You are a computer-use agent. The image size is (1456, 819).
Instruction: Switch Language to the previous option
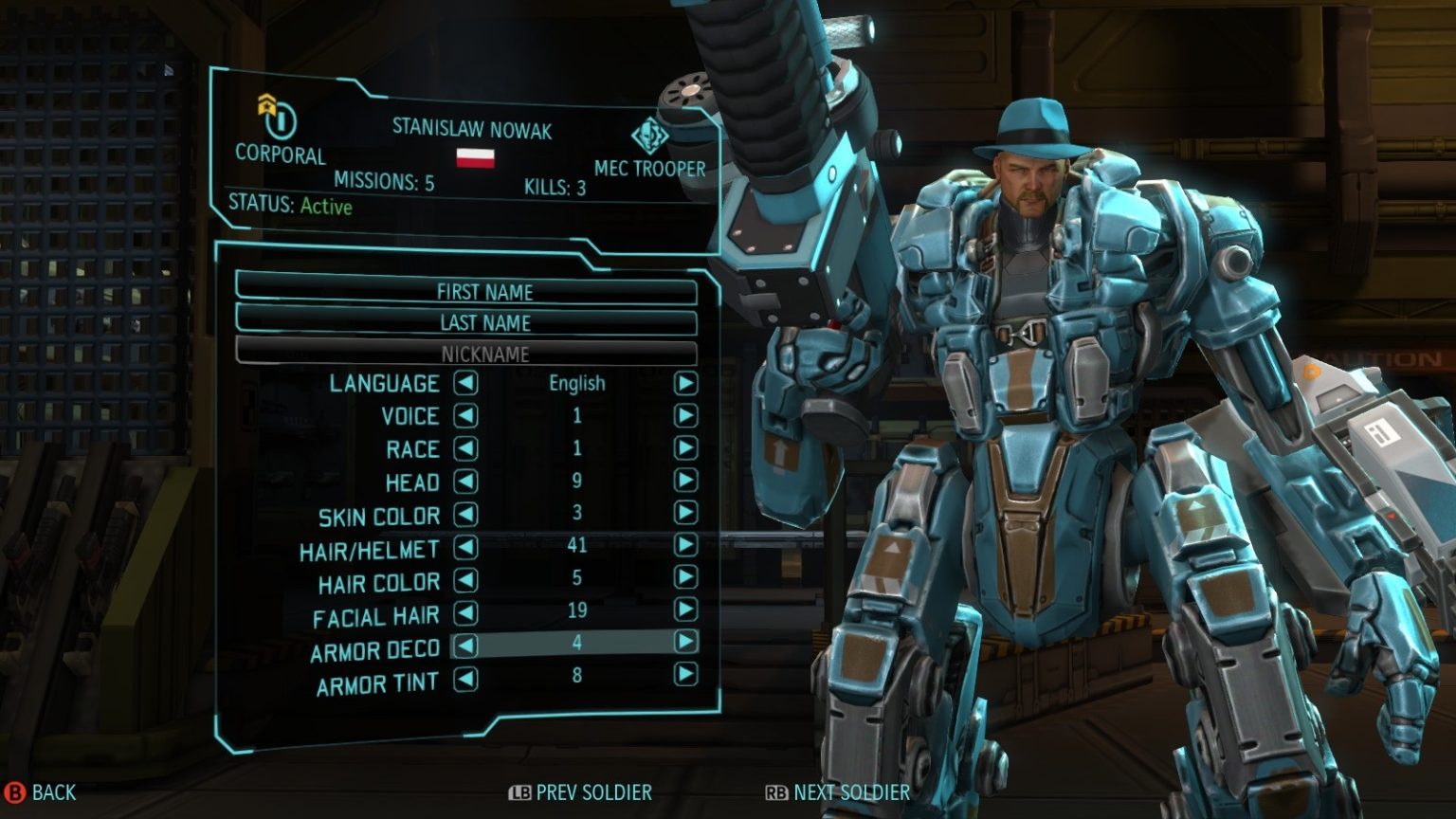465,383
